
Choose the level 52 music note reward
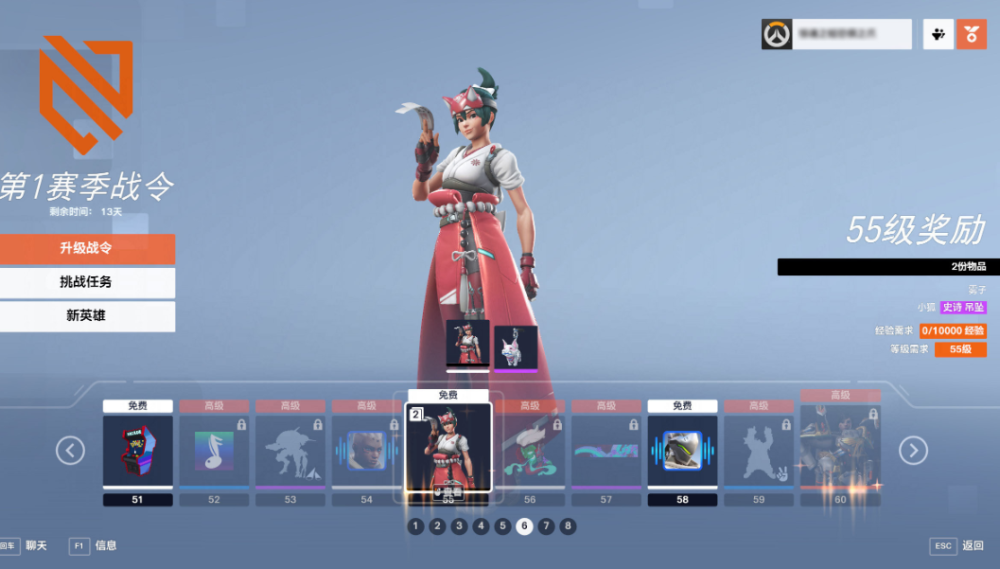click(x=214, y=451)
